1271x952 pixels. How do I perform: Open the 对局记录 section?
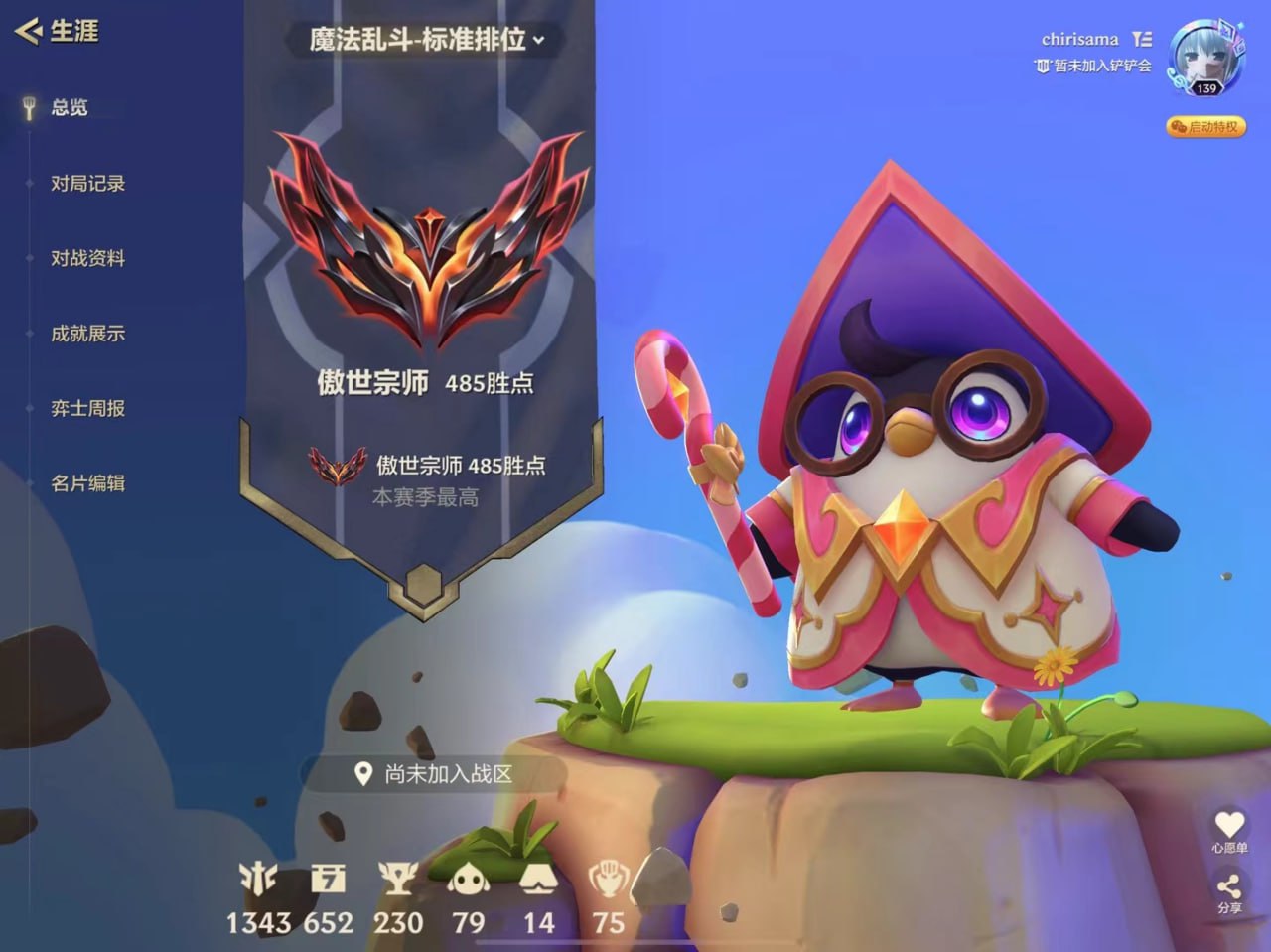87,183
